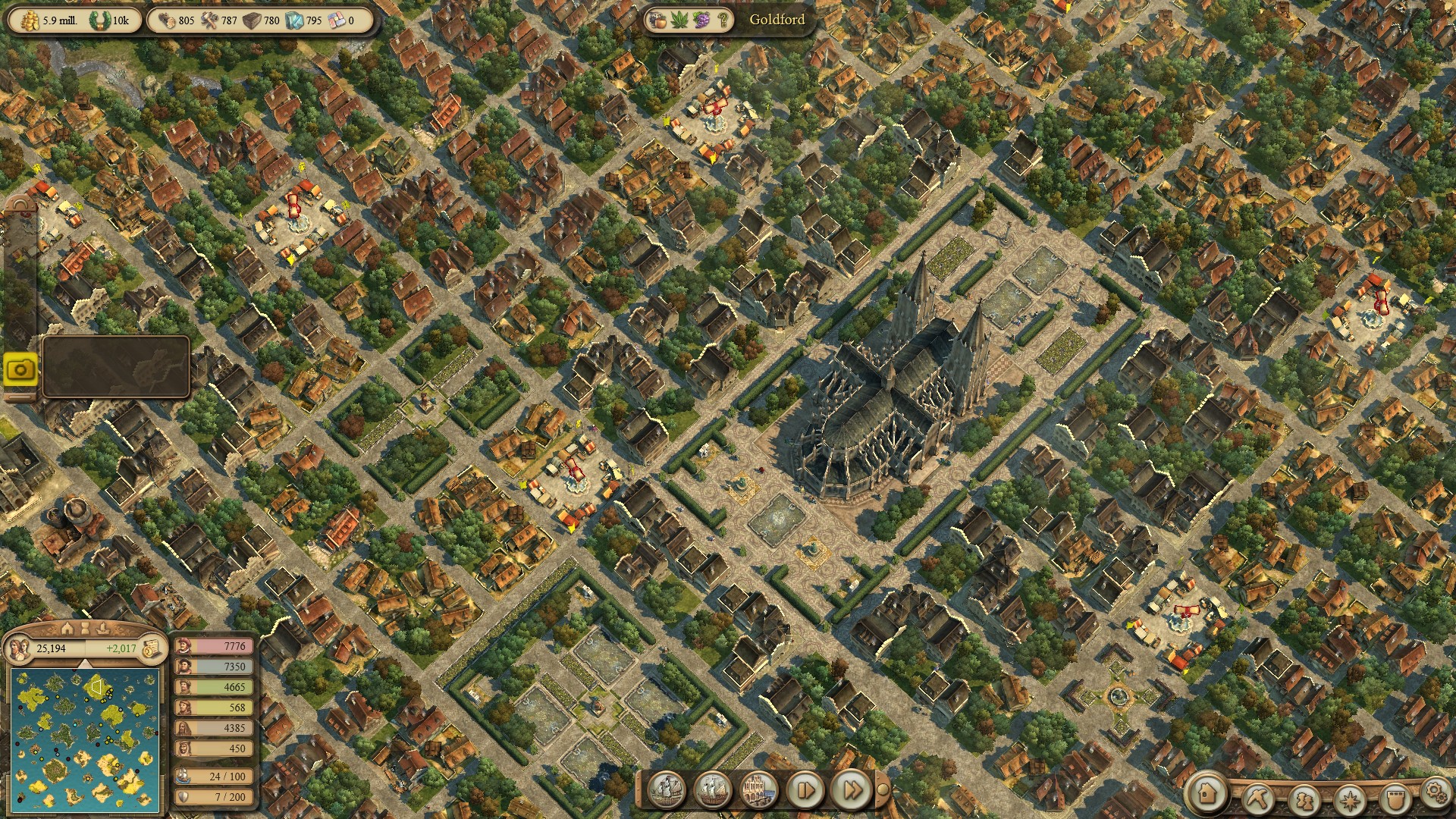
Task: Click the second ship round button
Action: coord(712,791)
